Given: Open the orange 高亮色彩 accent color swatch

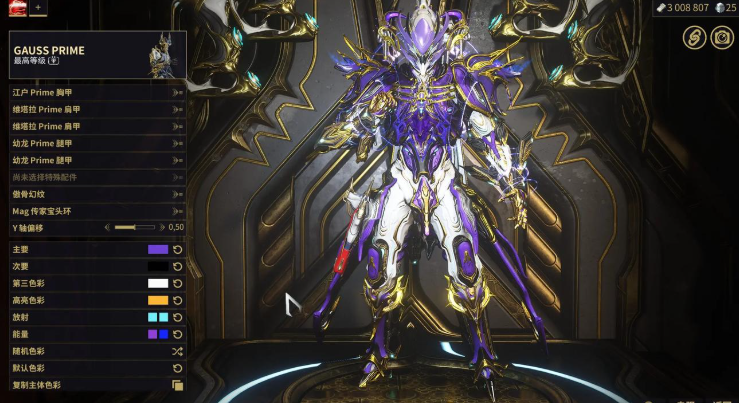Looking at the screenshot, I should 158,300.
